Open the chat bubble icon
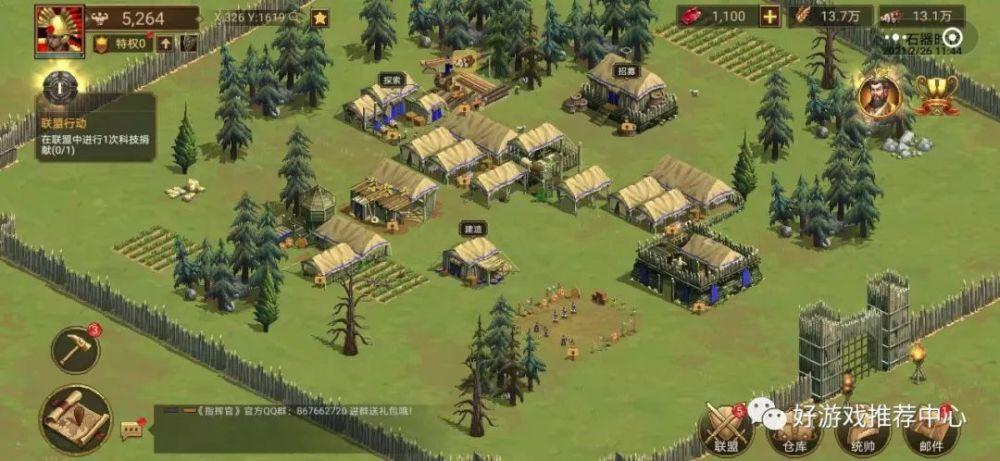The width and height of the screenshot is (1000, 461). click(x=132, y=430)
